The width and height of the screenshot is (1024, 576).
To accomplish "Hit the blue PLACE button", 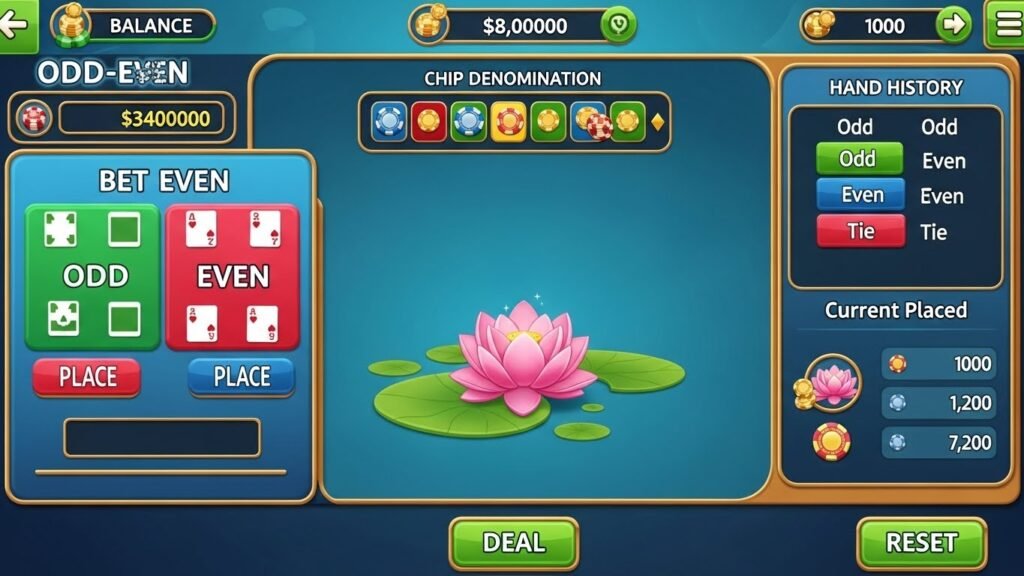I will (241, 377).
